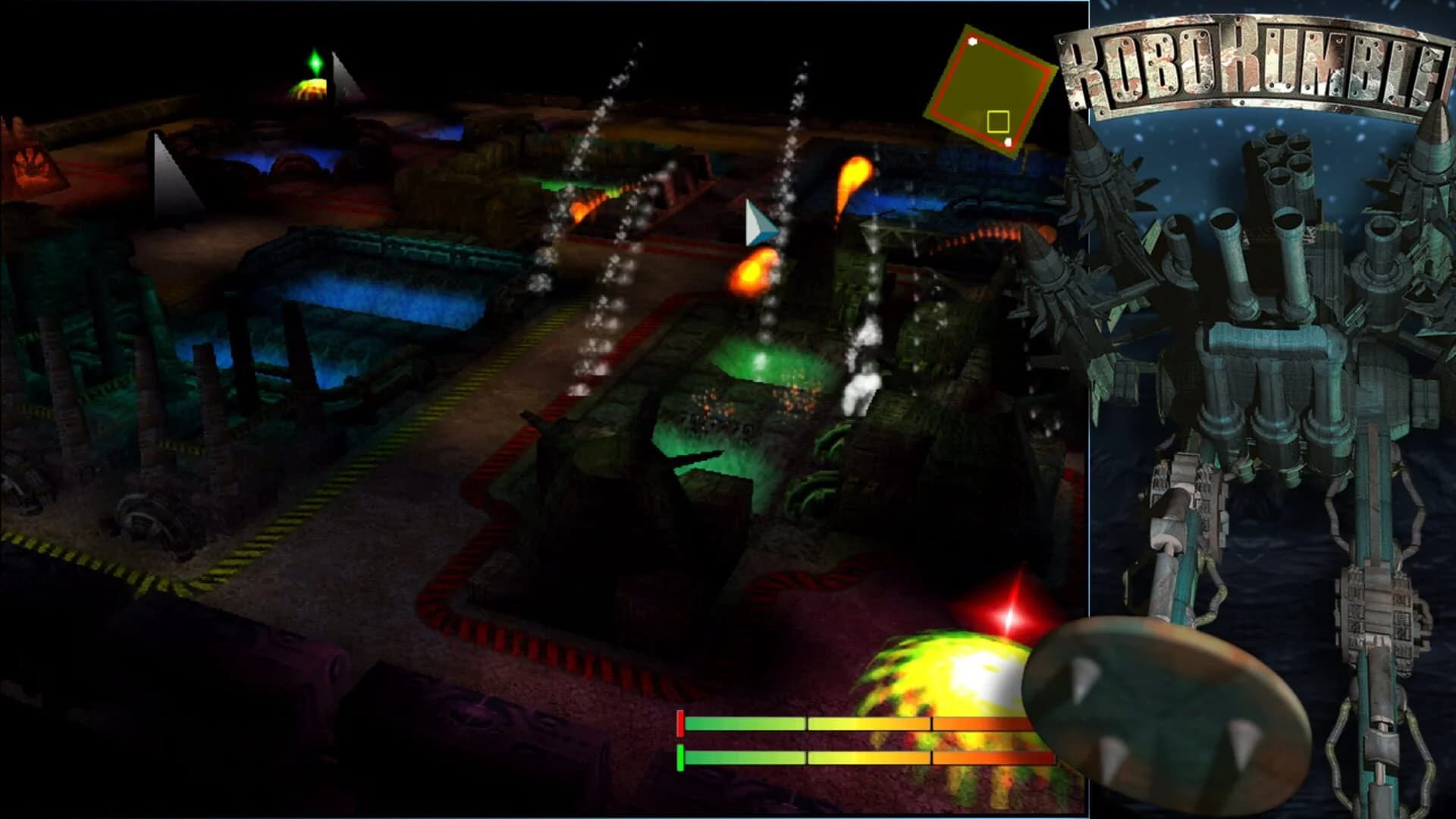Click the white blip at the minimap's bottom edge
1456x819 pixels.
click(x=1008, y=143)
